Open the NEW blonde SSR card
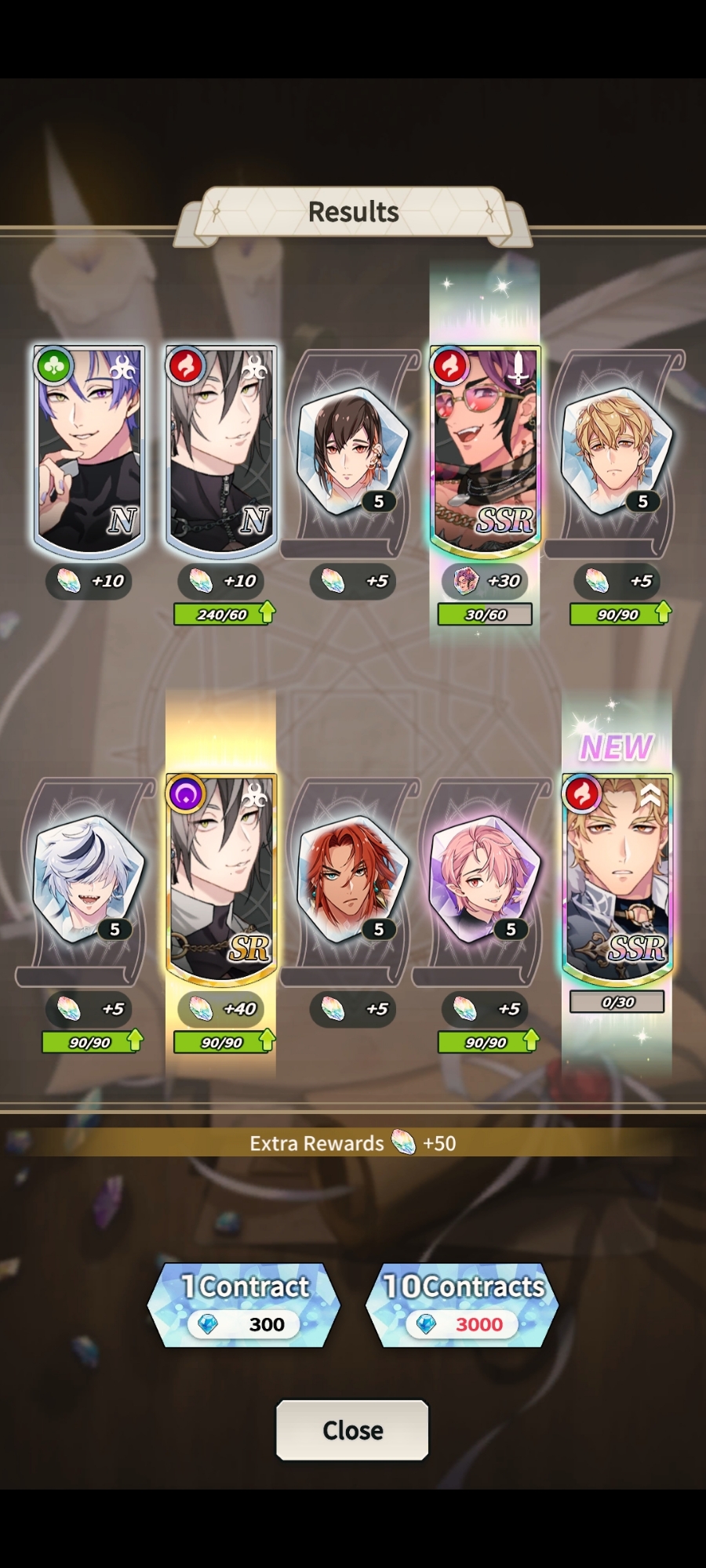The width and height of the screenshot is (706, 1568). point(617,878)
